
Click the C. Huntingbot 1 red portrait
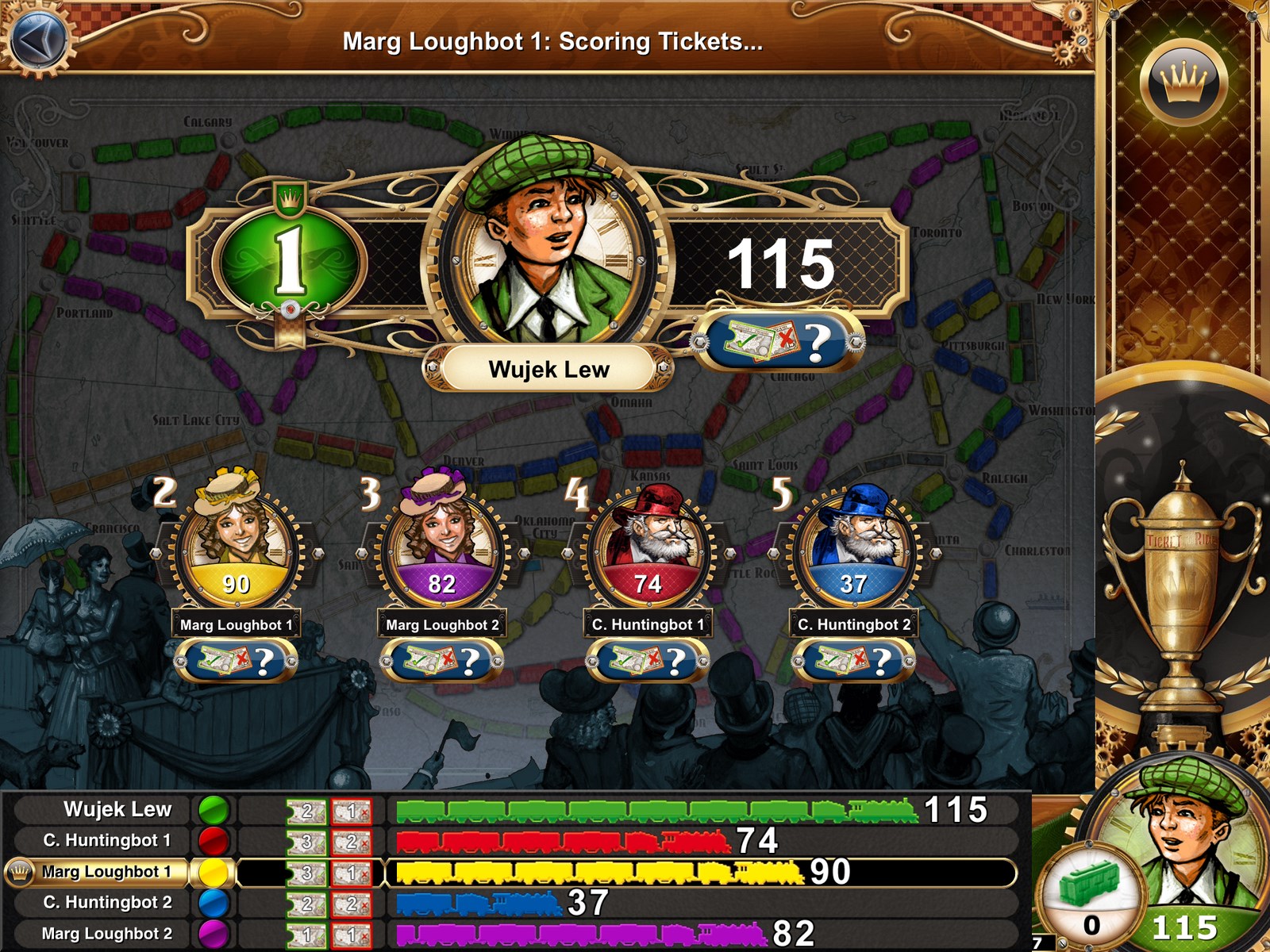point(648,539)
